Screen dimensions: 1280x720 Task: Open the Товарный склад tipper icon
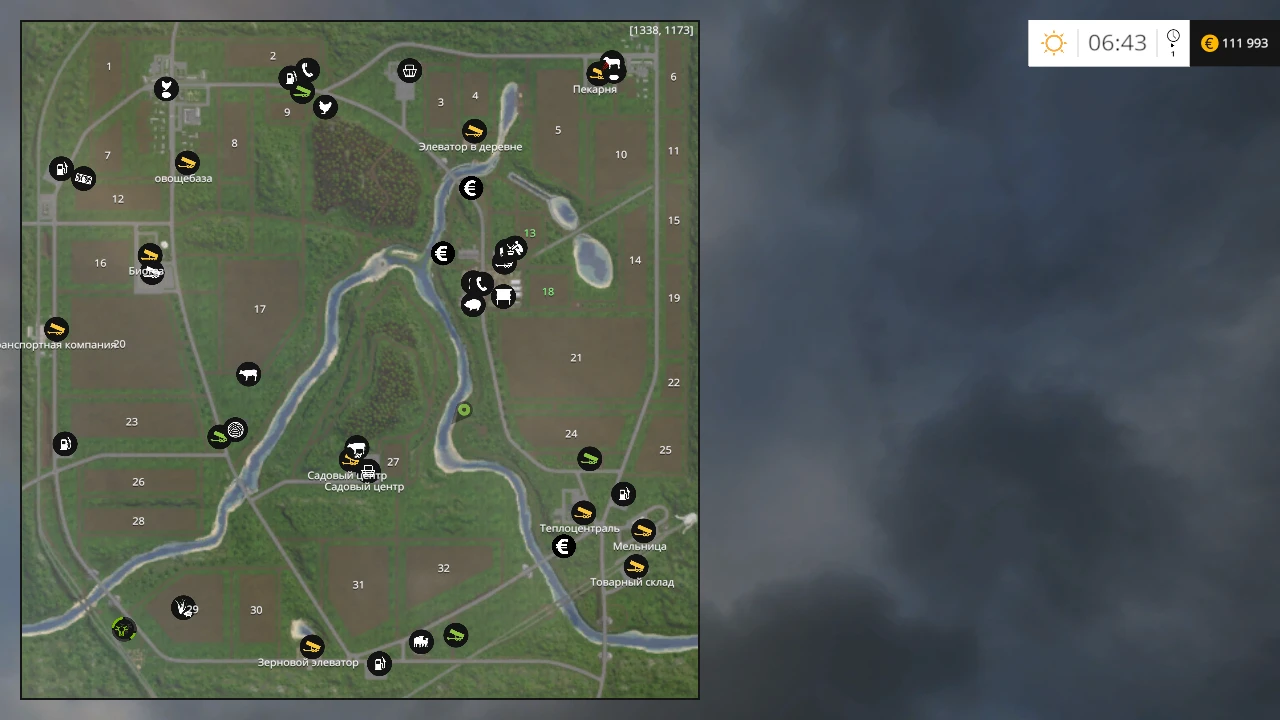[636, 565]
